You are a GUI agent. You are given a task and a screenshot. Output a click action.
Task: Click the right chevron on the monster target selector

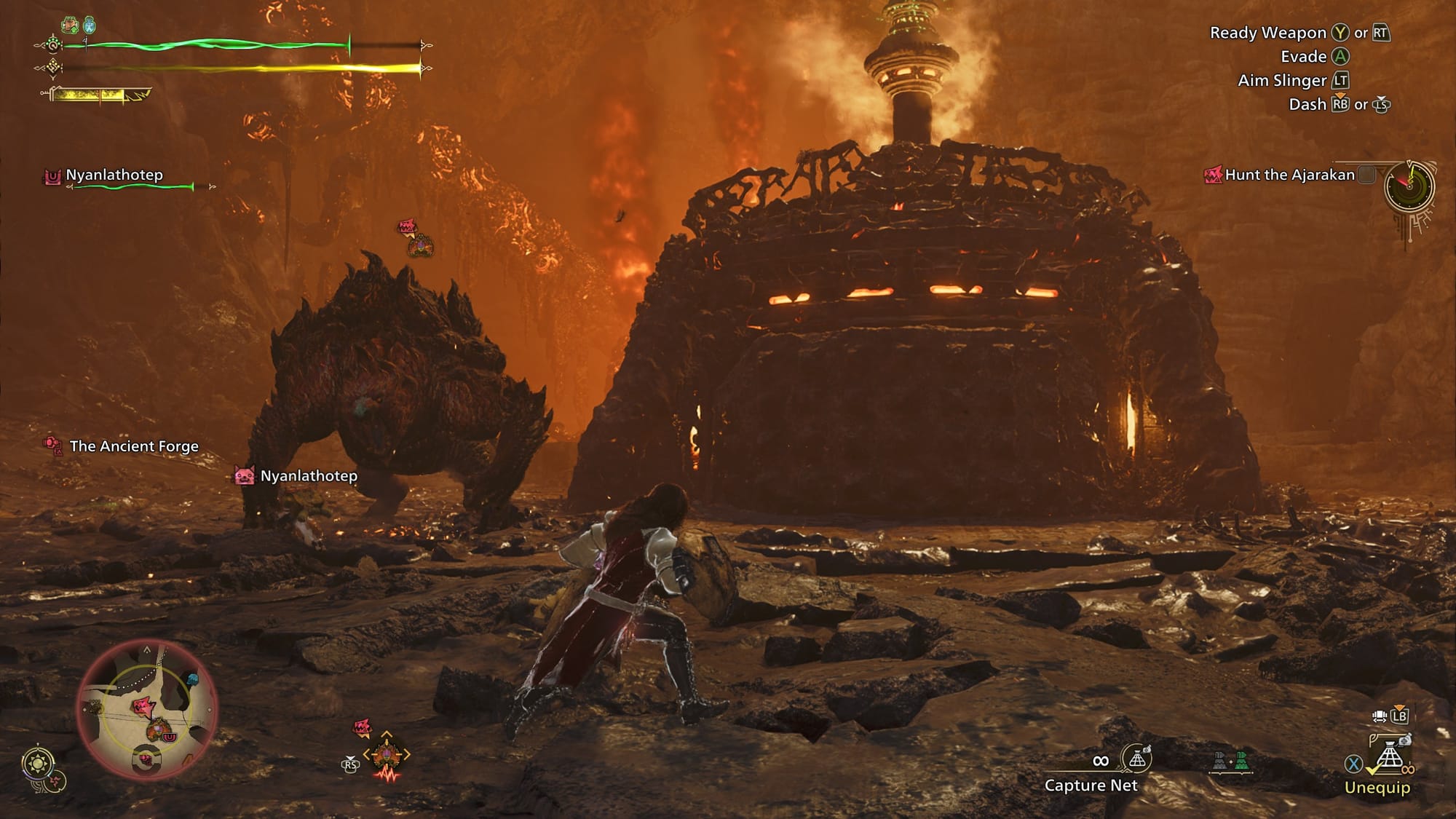click(407, 753)
